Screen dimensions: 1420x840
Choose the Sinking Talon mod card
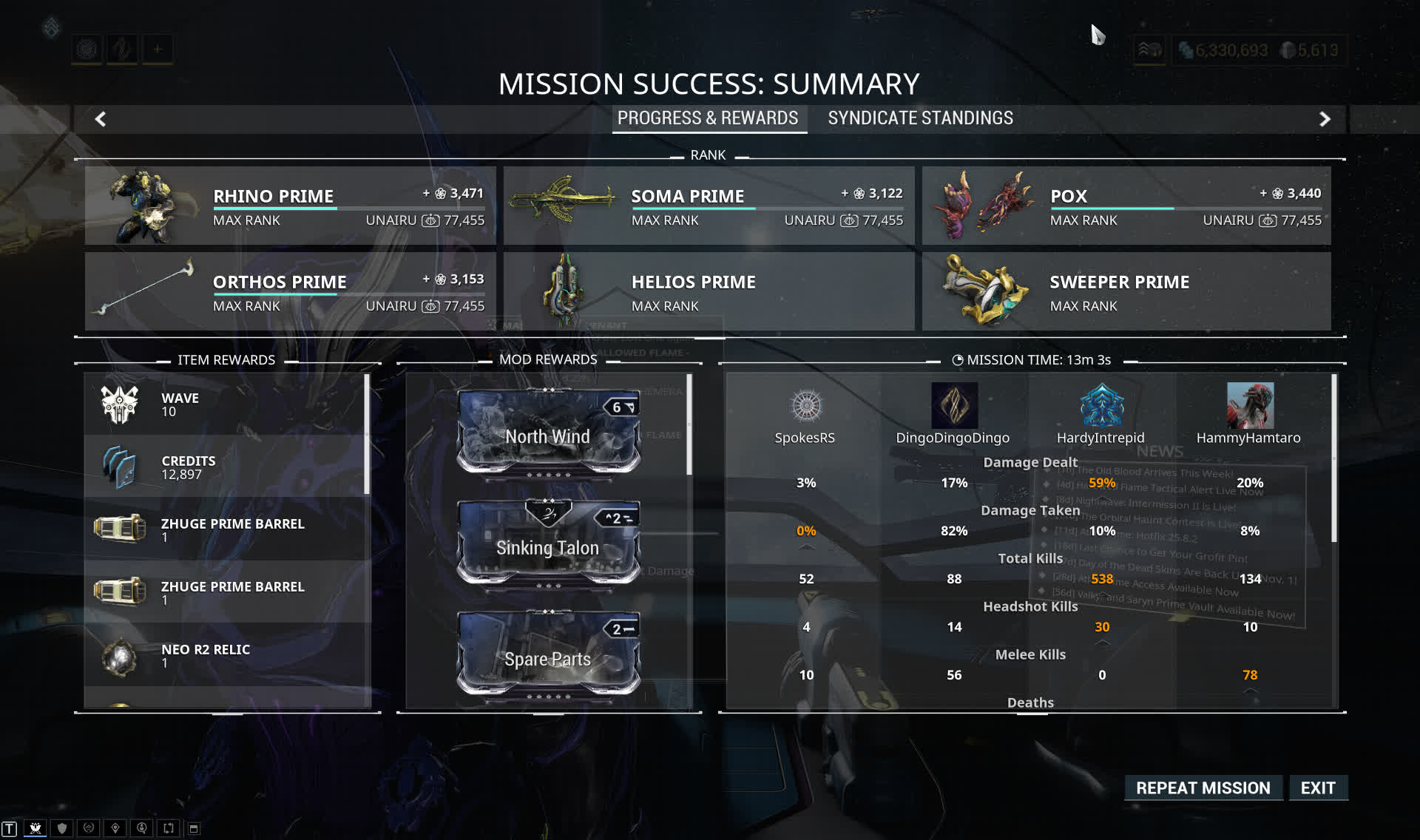coord(548,543)
